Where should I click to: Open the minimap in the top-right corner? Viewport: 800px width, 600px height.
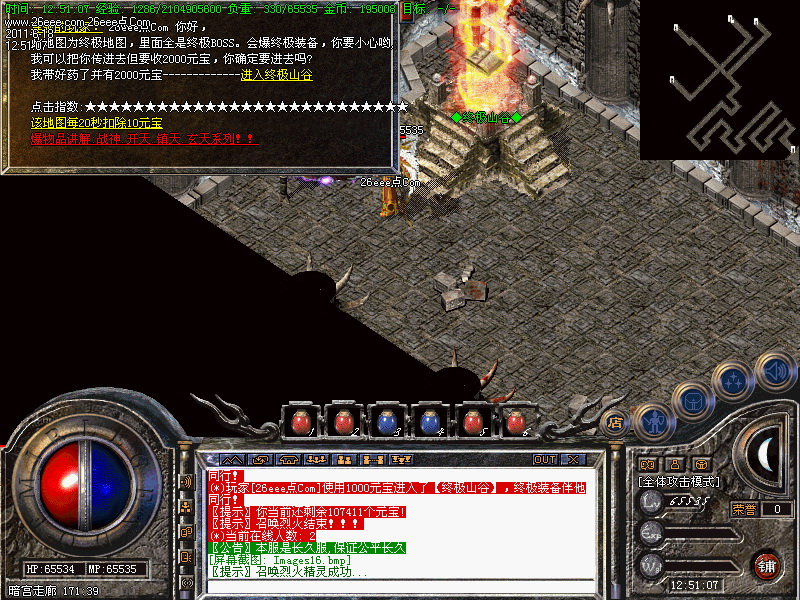click(719, 79)
